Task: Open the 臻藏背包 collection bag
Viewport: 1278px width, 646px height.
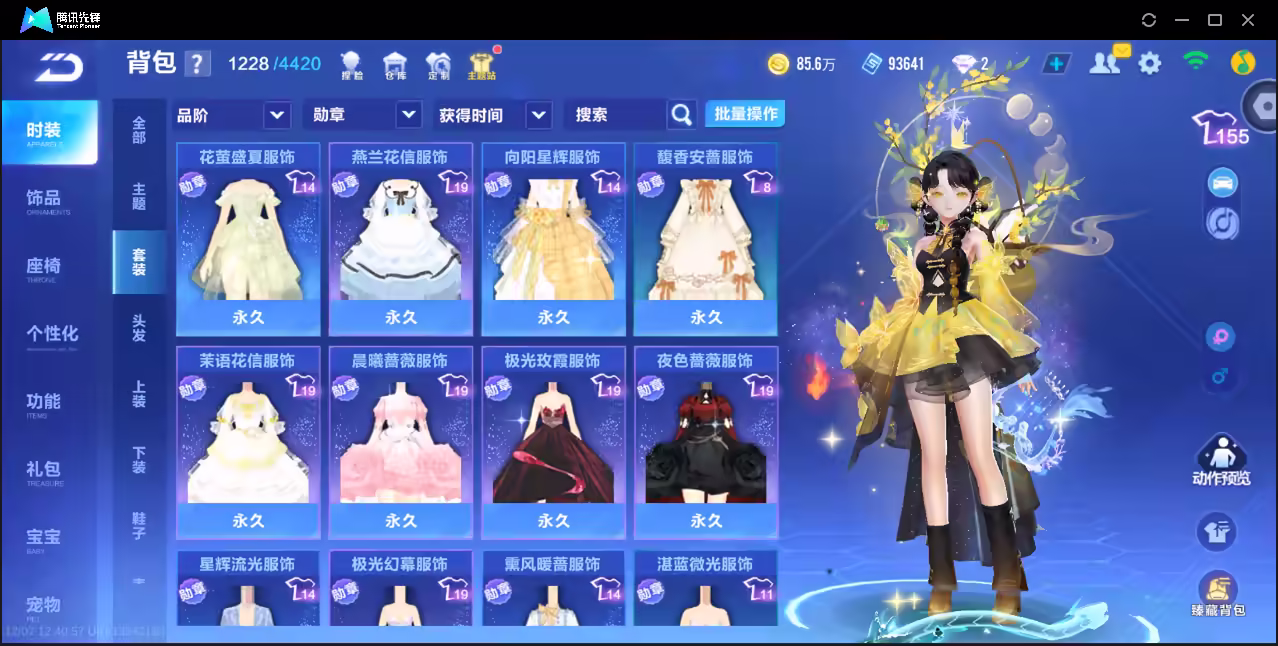Action: click(x=1217, y=594)
